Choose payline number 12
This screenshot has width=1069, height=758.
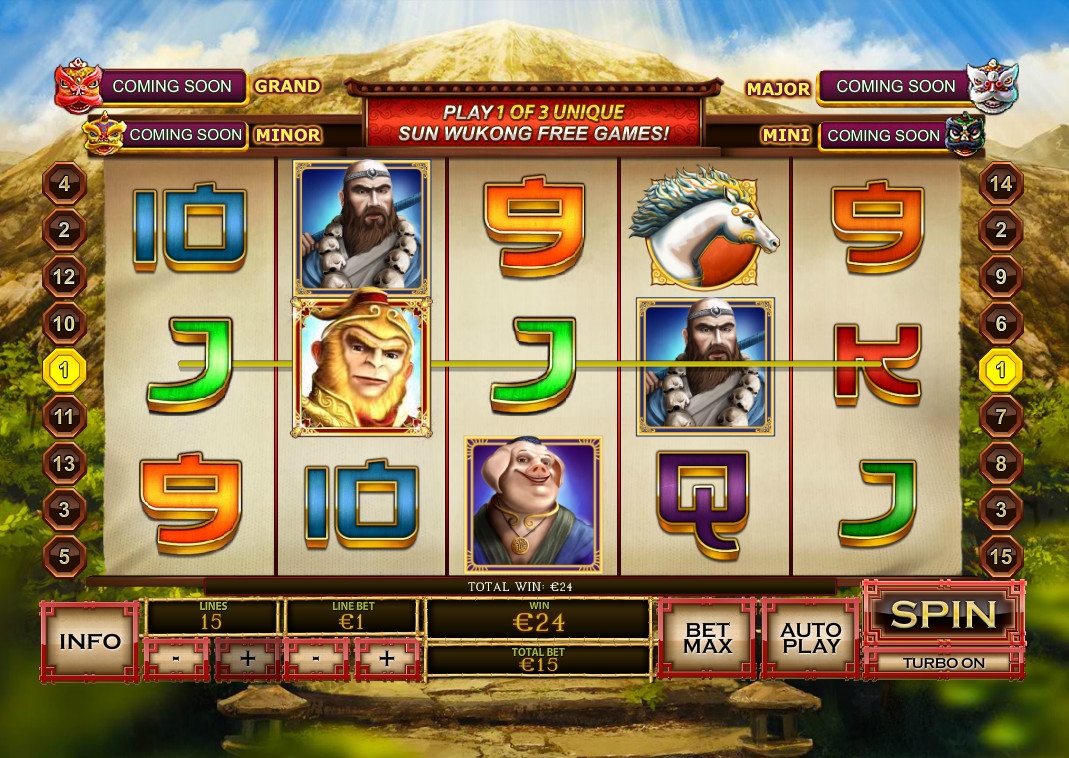click(x=65, y=277)
